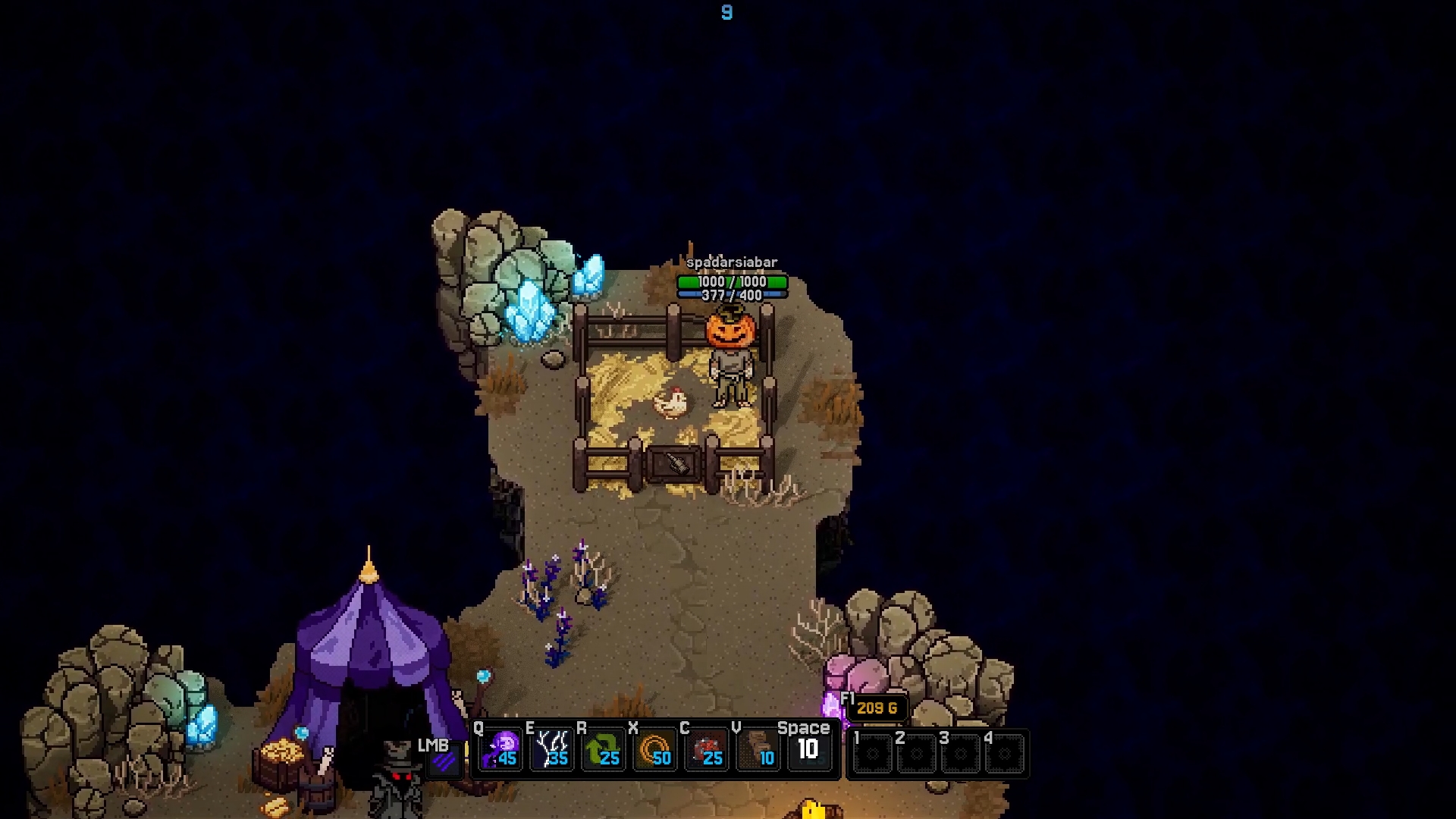Click the Space ability slot on cooldown
Viewport: 1456px width, 819px height.
[x=808, y=749]
